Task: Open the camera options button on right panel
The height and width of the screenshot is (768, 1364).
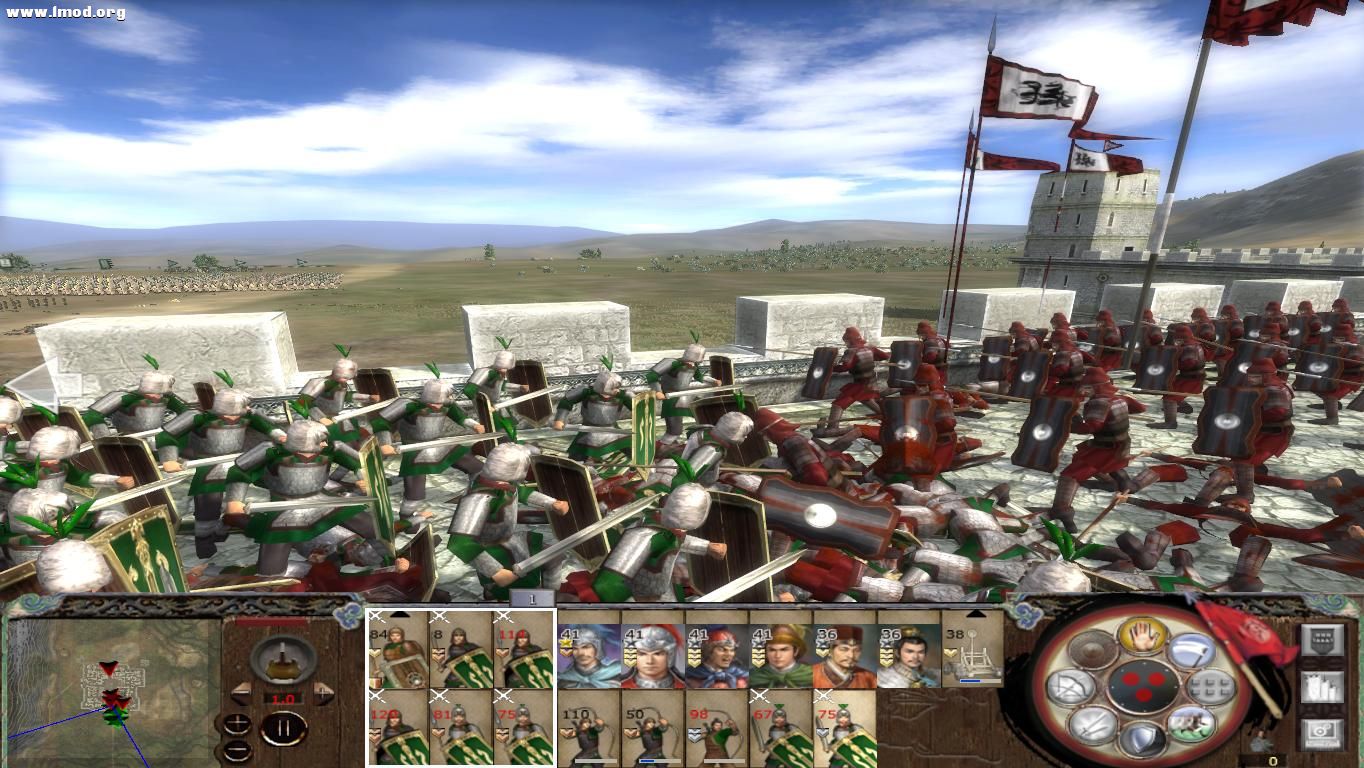Action: coord(1322,733)
